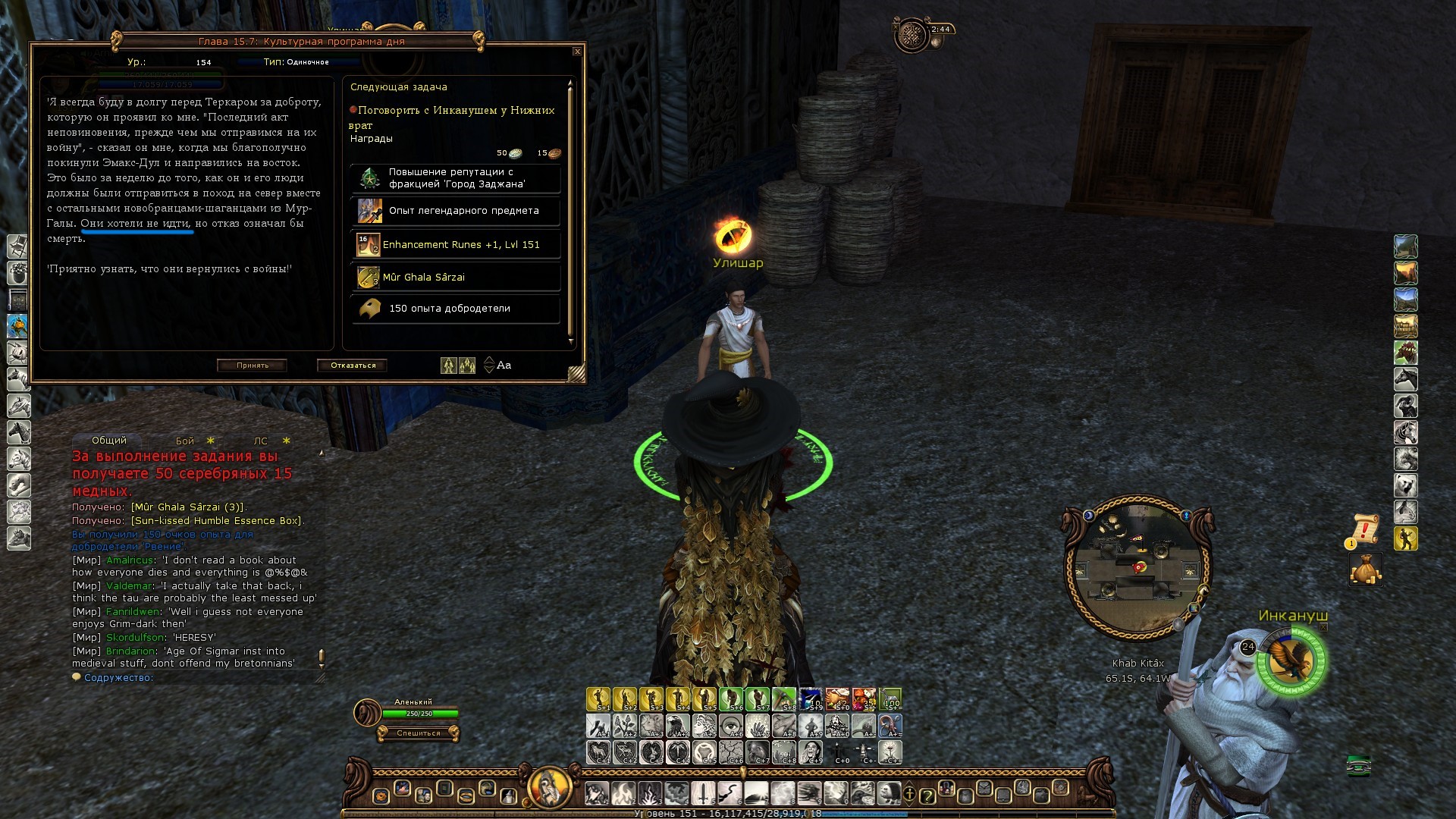Open the gold coin sack icon
Image resolution: width=1456 pixels, height=819 pixels.
tap(1365, 569)
